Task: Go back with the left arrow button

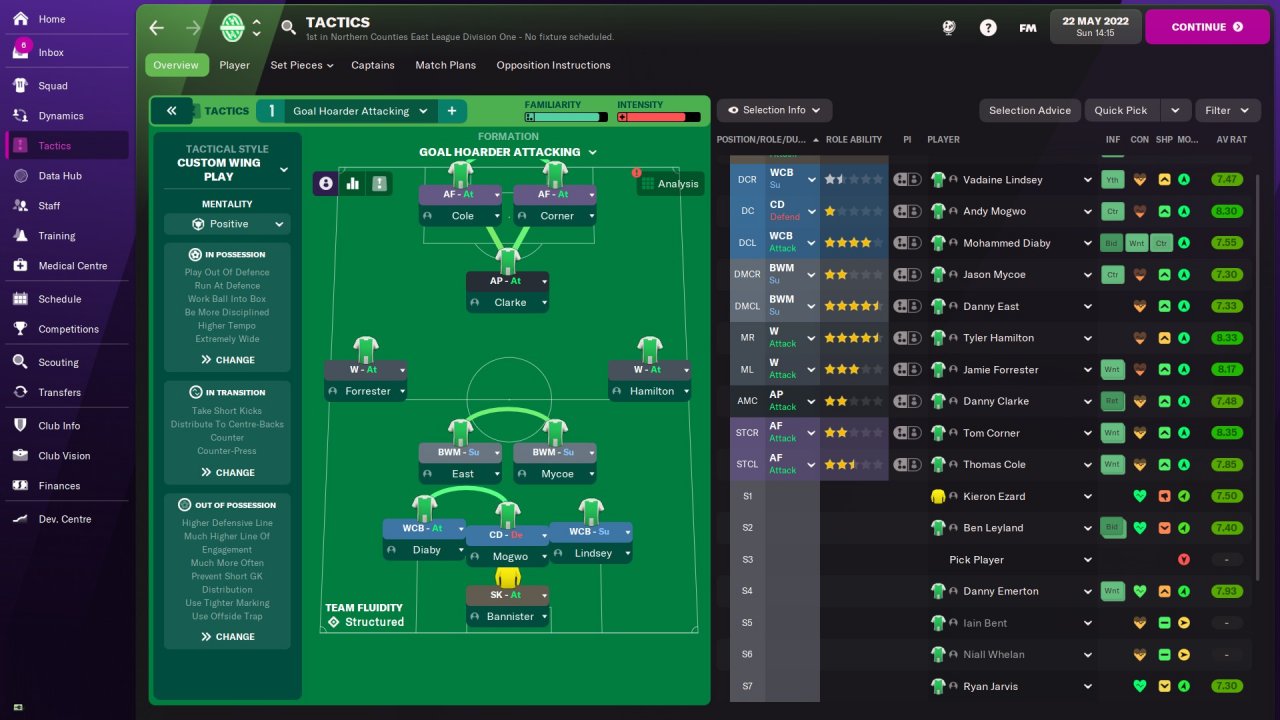Action: coord(157,28)
